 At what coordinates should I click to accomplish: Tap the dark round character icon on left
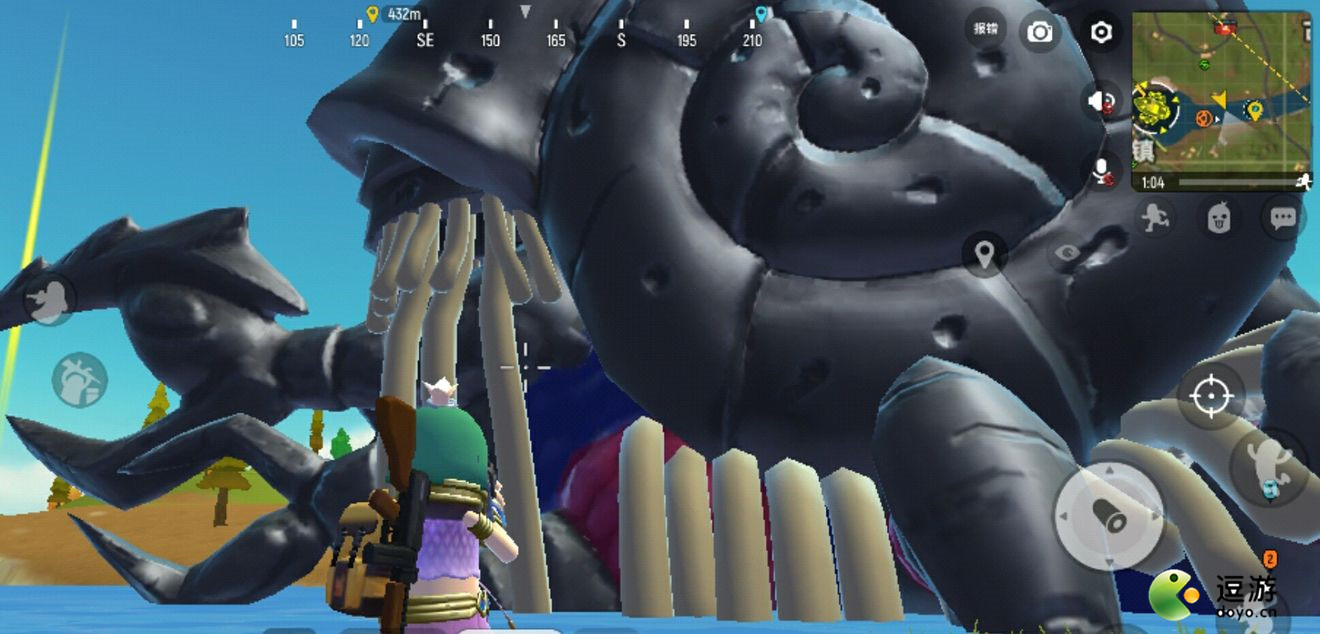[48, 299]
